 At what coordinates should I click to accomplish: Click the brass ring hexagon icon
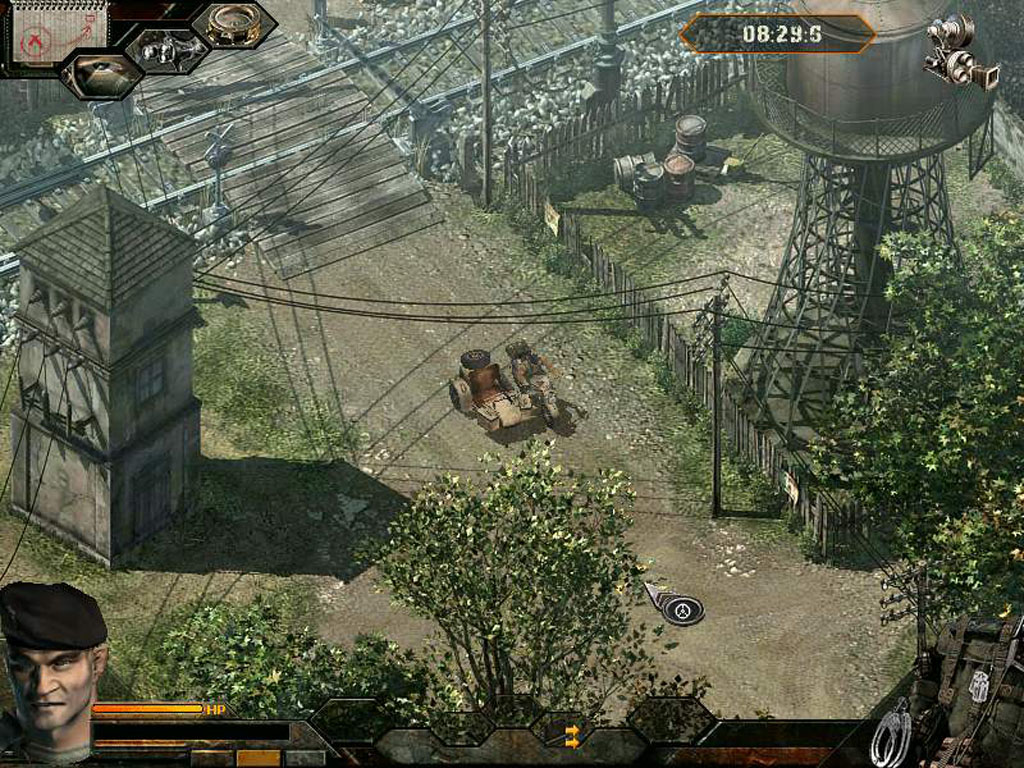pos(234,24)
